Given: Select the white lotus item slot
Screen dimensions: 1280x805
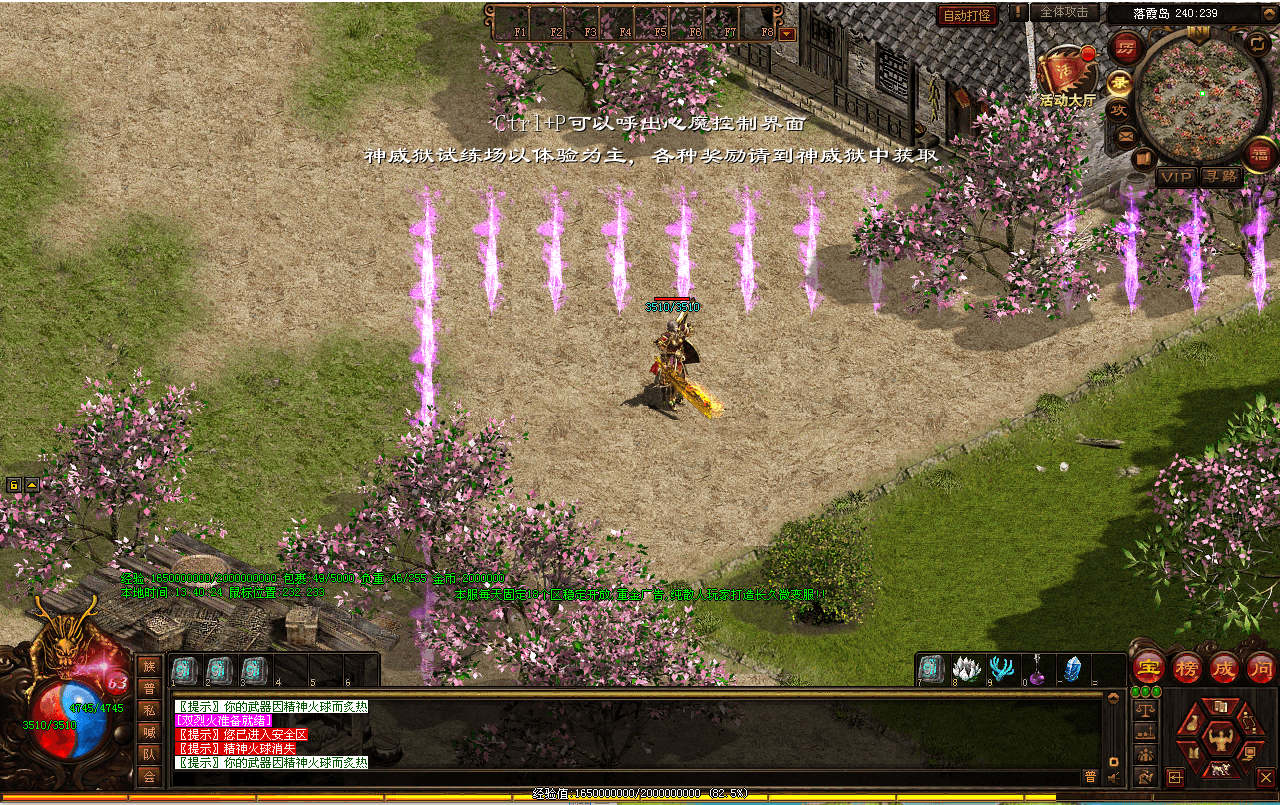Looking at the screenshot, I should point(966,669).
